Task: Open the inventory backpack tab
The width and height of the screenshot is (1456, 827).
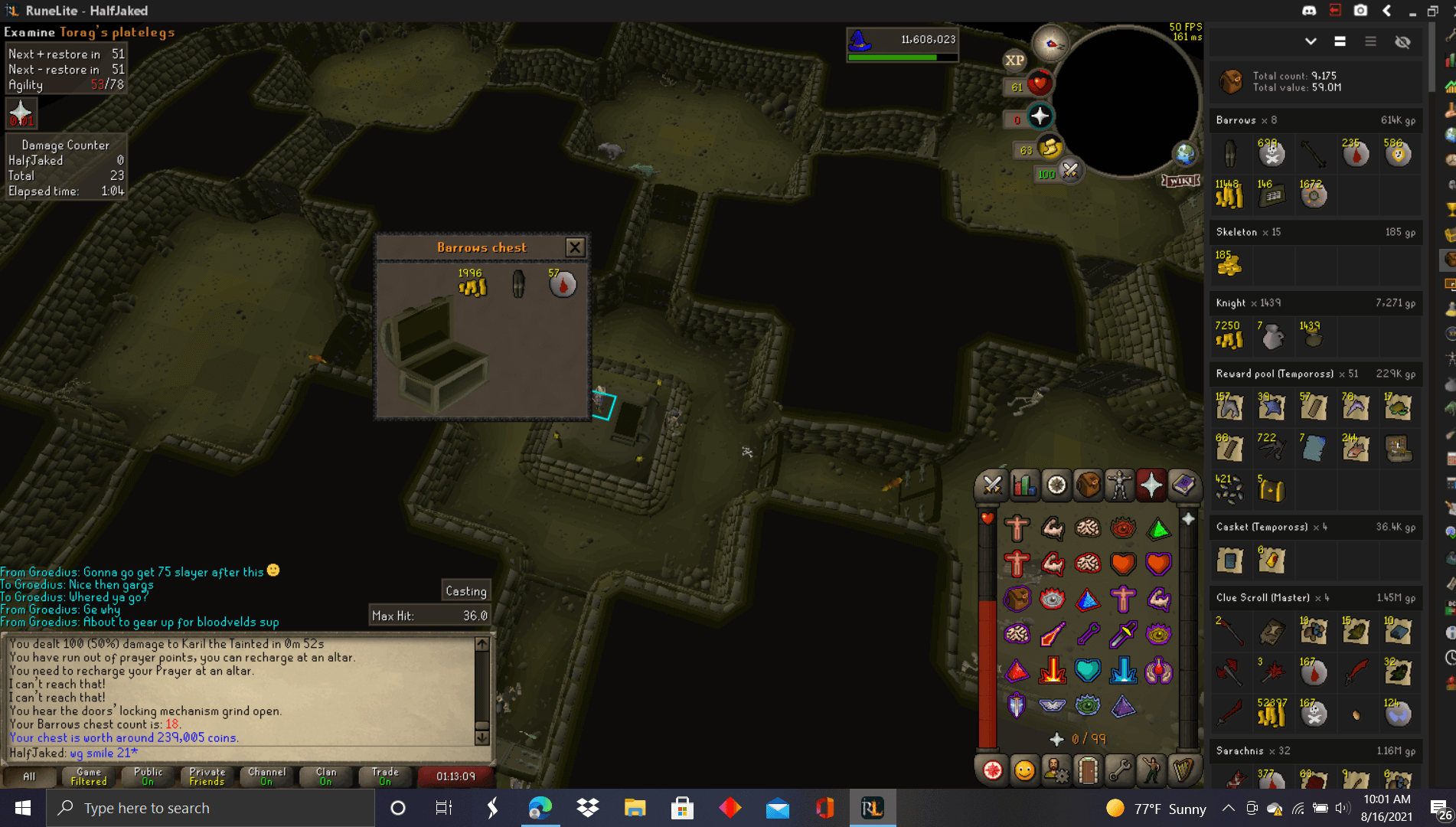Action: [1088, 485]
